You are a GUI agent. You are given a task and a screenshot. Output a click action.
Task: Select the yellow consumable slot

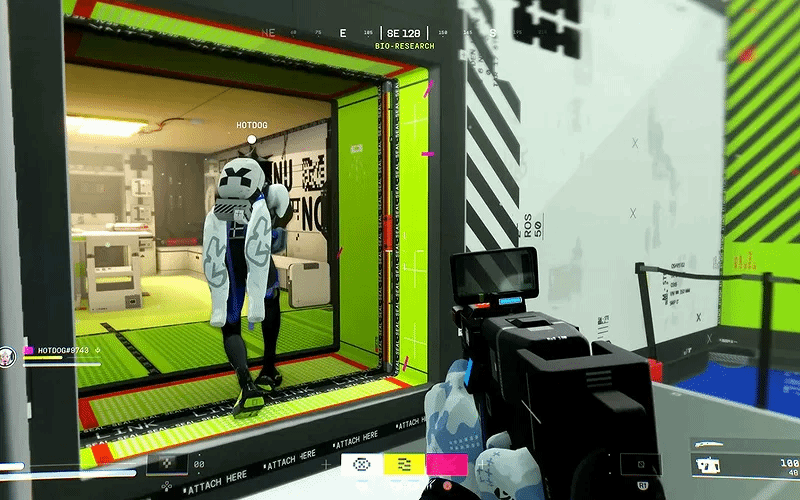pos(404,464)
